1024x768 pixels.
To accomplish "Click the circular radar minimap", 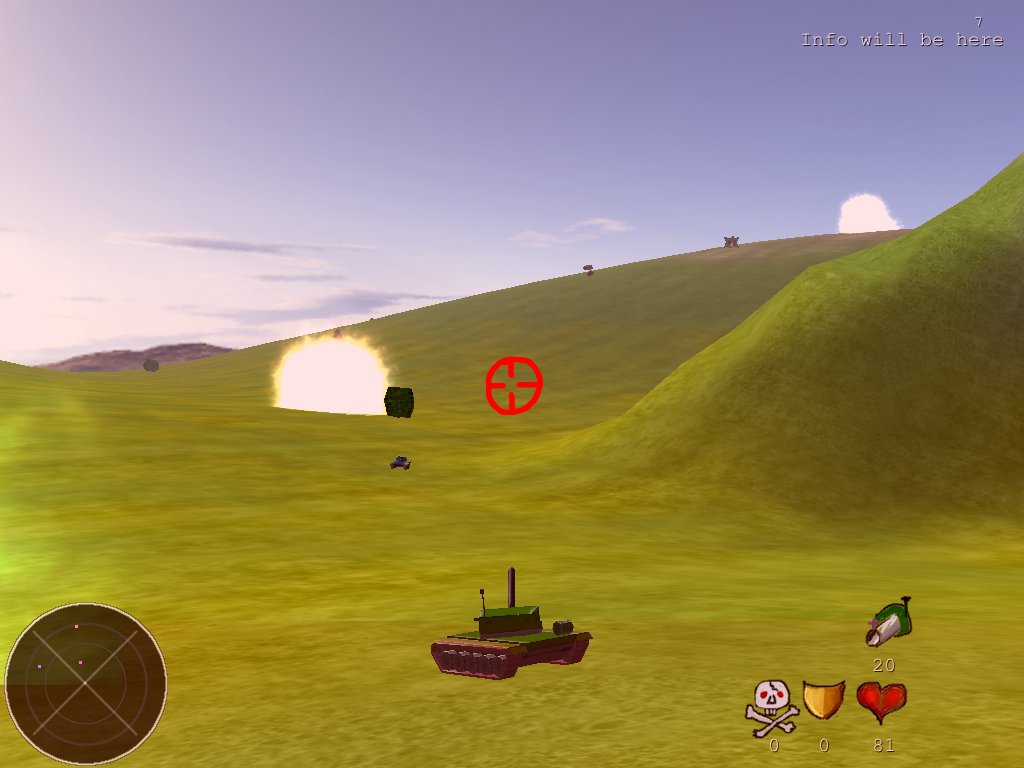I will 86,684.
